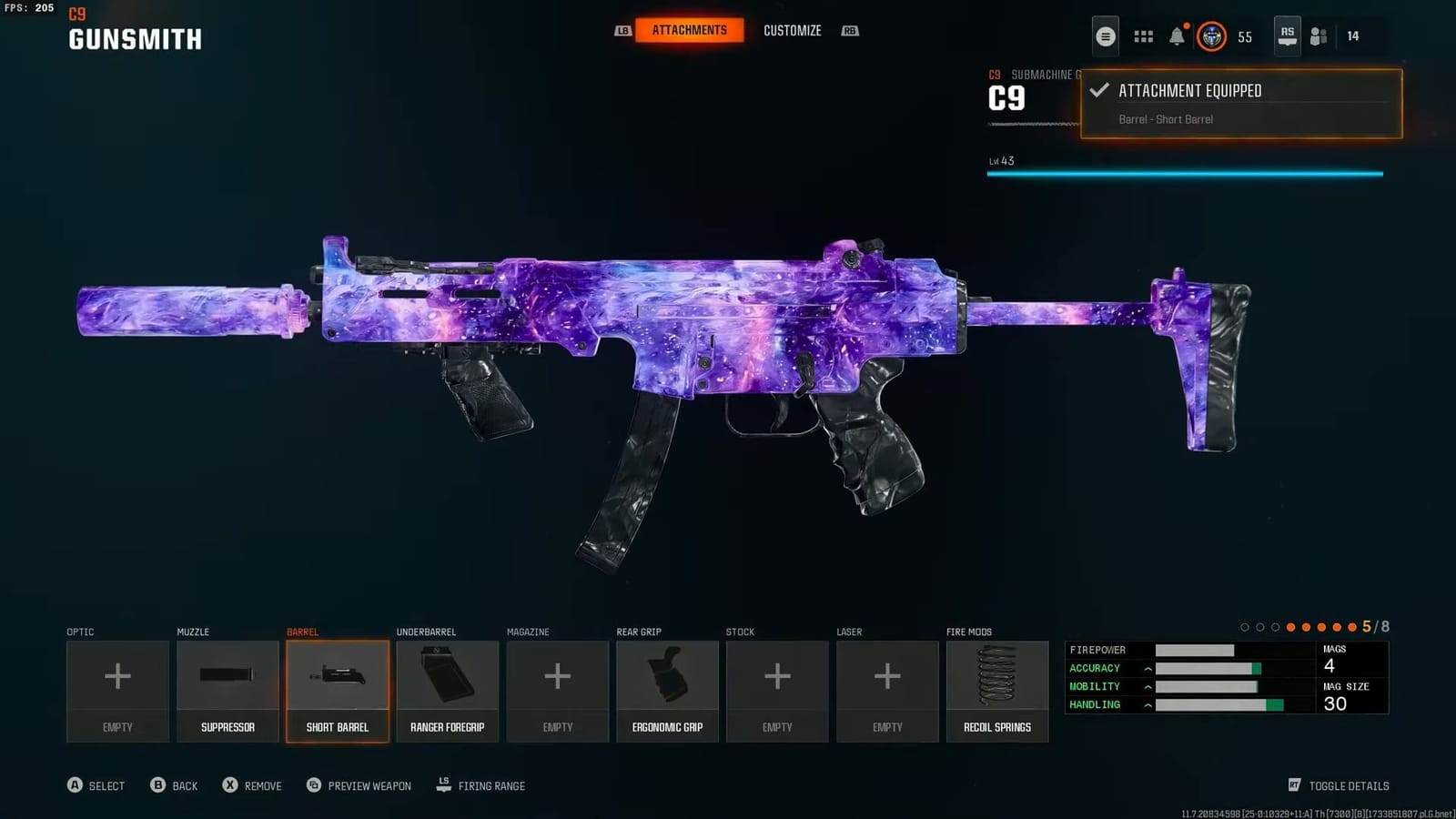The width and height of the screenshot is (1456, 819).
Task: Open the hamburger menu icon
Action: pos(1105,35)
